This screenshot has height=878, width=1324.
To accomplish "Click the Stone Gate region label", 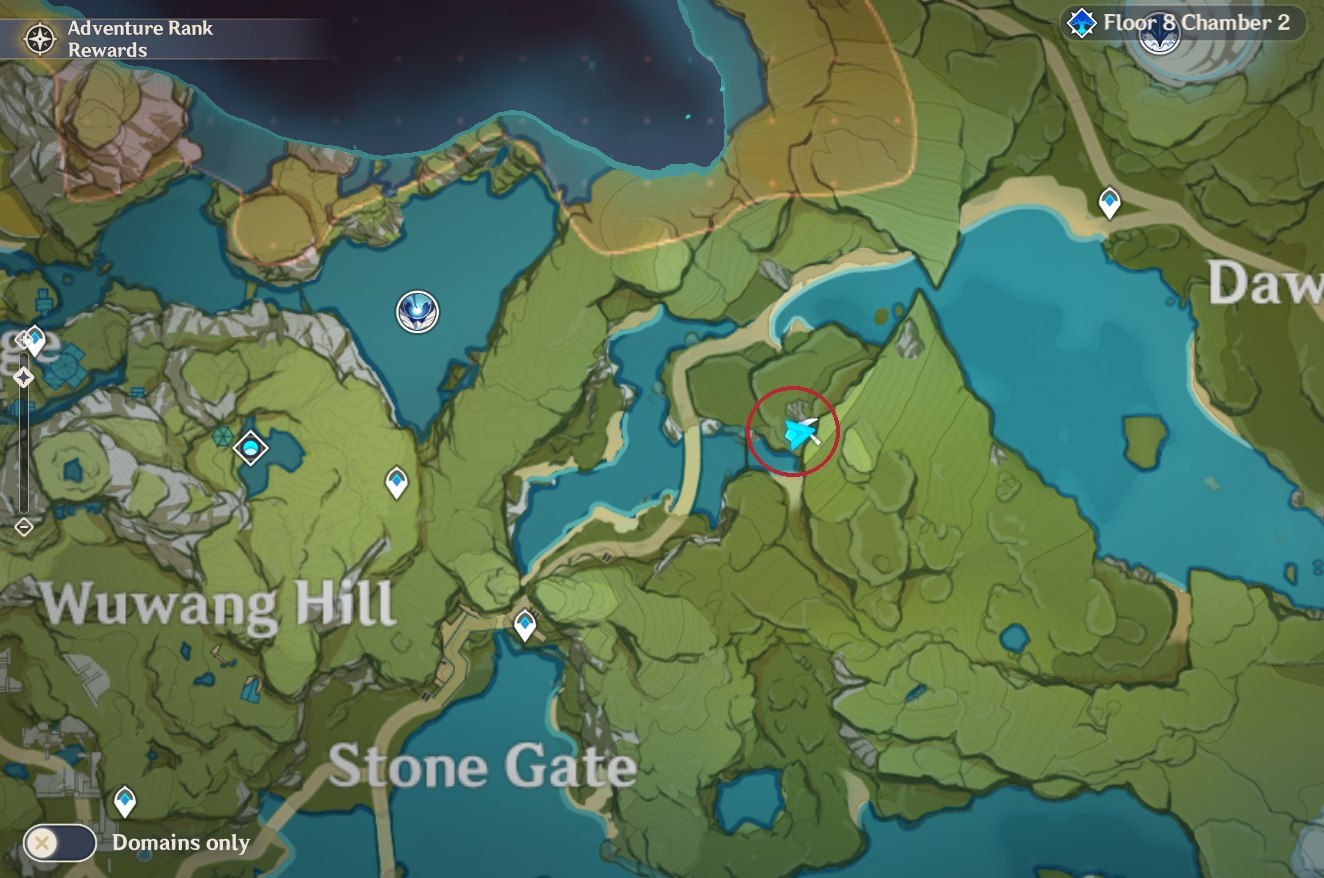I will [484, 765].
